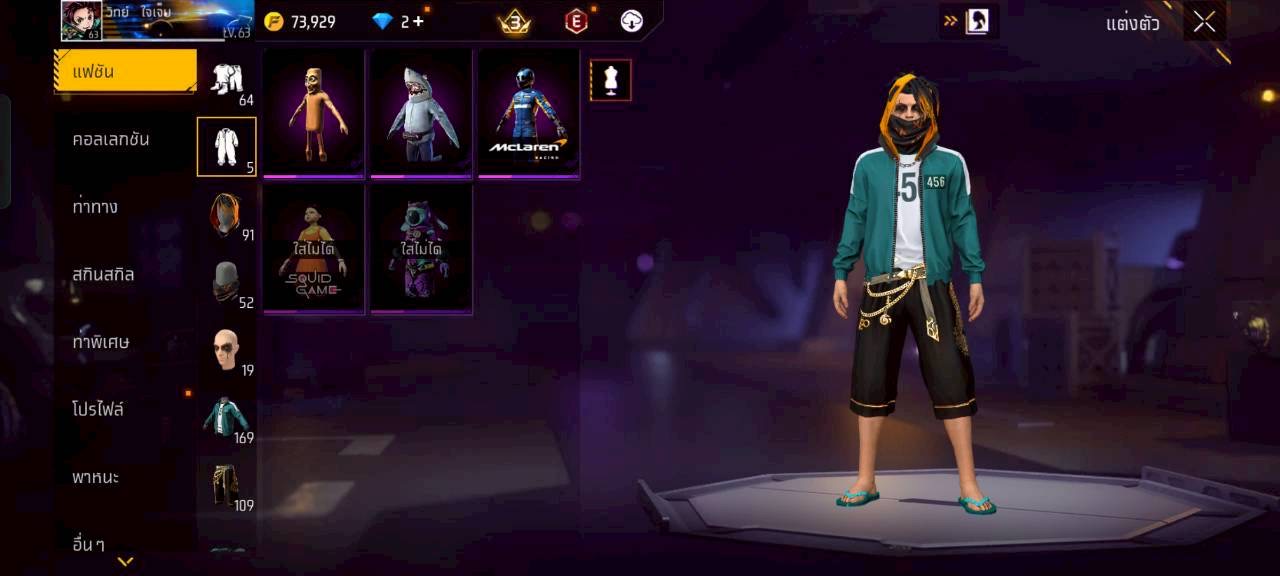Select the Squid Game doll outfit

(x=314, y=249)
